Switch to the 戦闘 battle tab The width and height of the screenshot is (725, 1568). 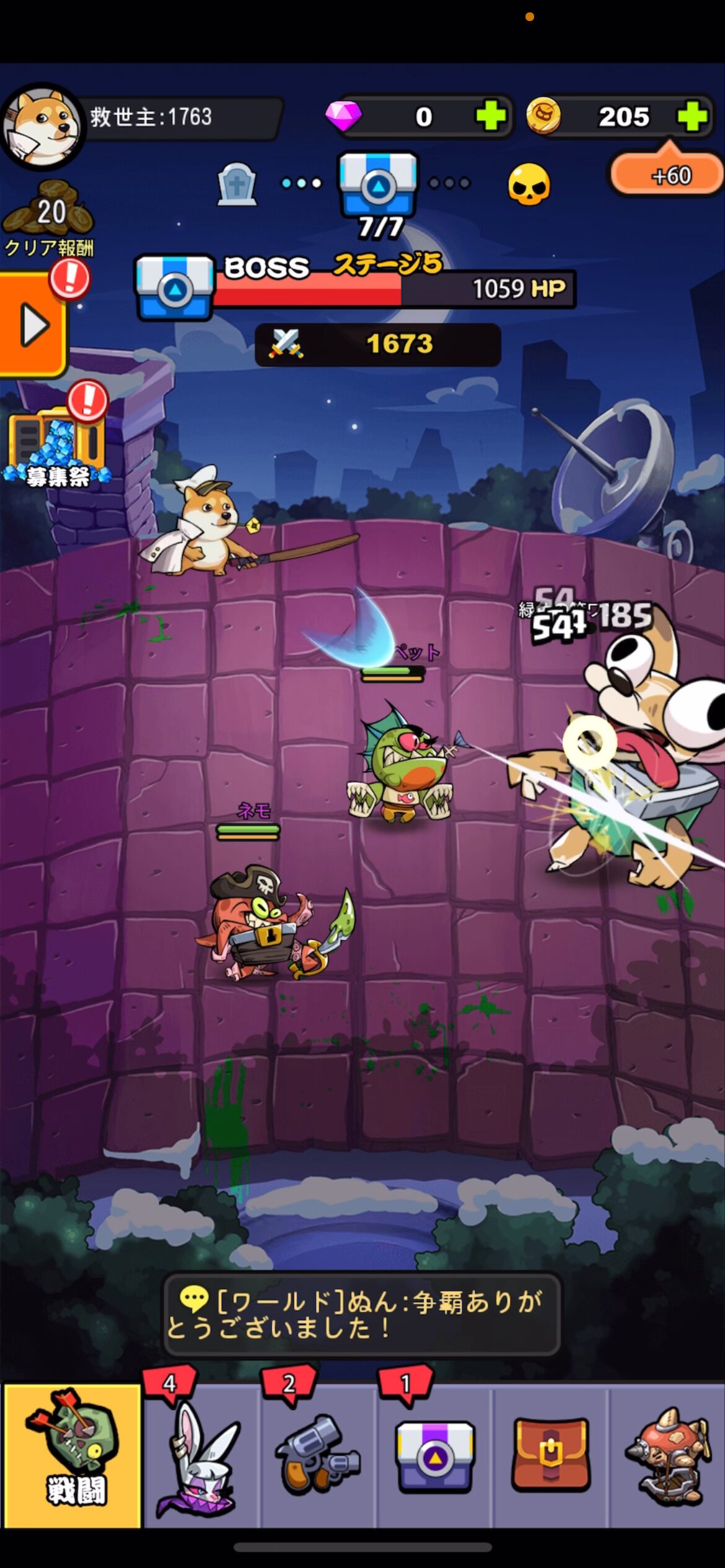72,1457
